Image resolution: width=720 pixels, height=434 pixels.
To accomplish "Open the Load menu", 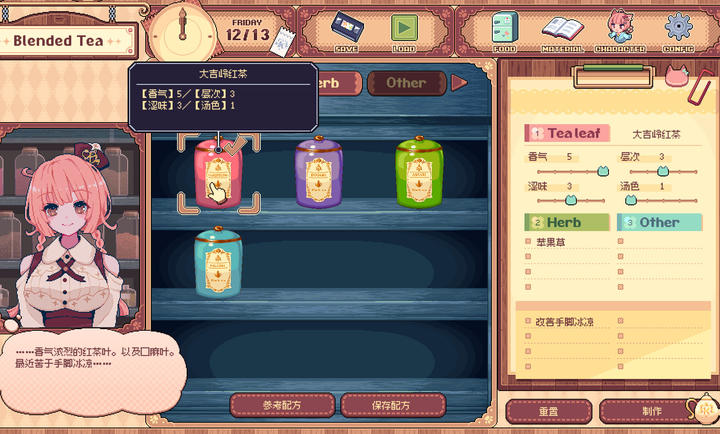I will coord(404,29).
